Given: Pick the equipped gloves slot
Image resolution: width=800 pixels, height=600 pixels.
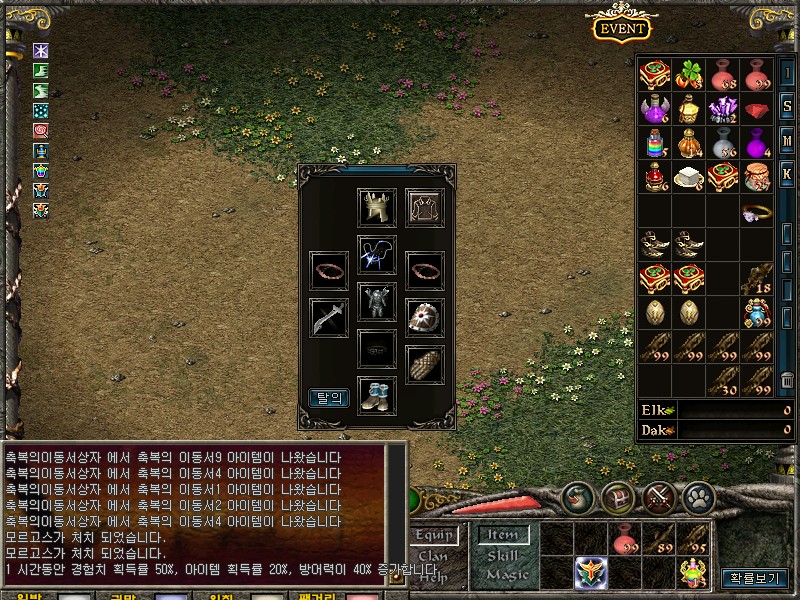Looking at the screenshot, I should point(425,364).
